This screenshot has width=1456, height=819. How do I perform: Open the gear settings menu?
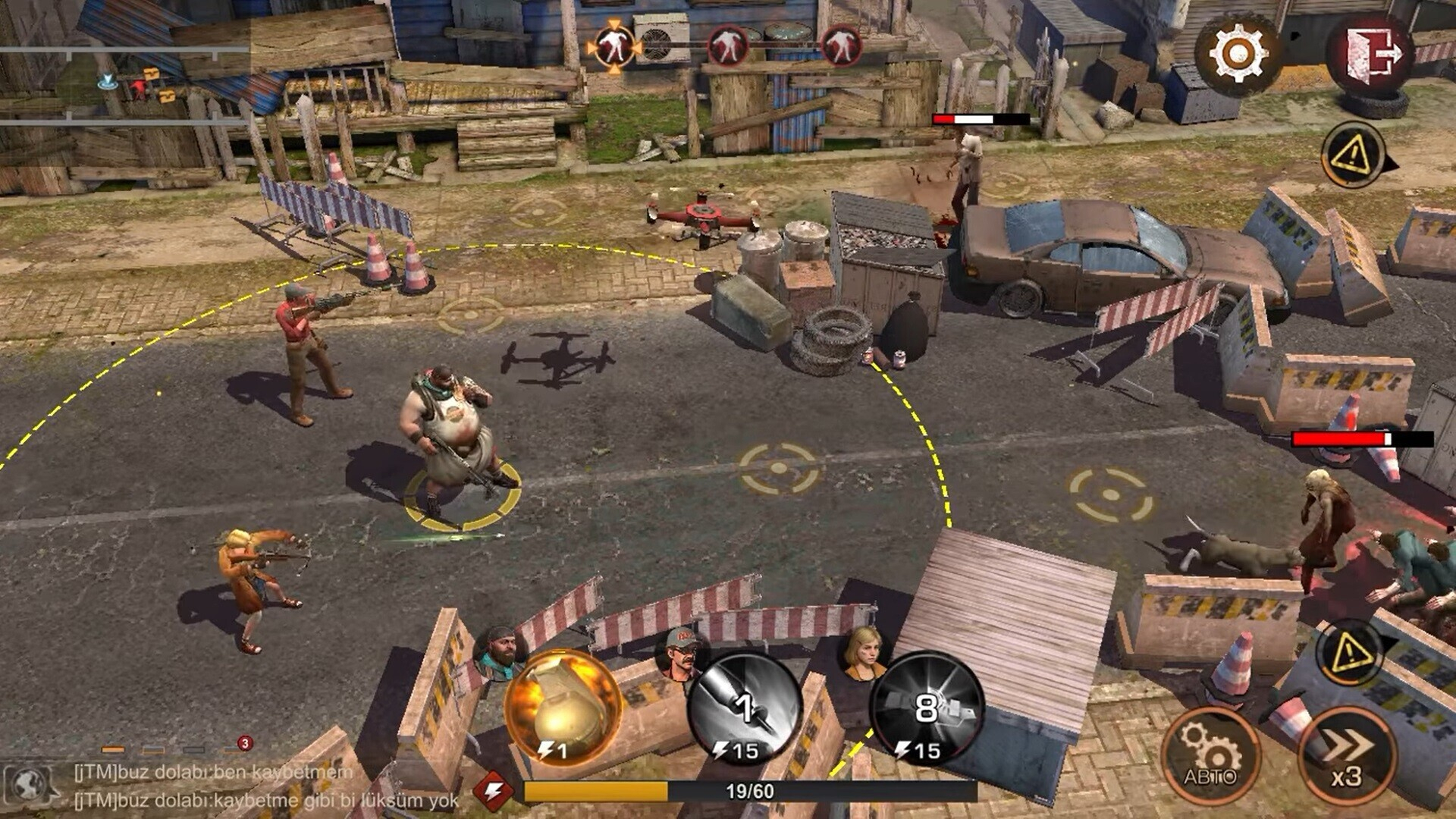pyautogui.click(x=1238, y=55)
